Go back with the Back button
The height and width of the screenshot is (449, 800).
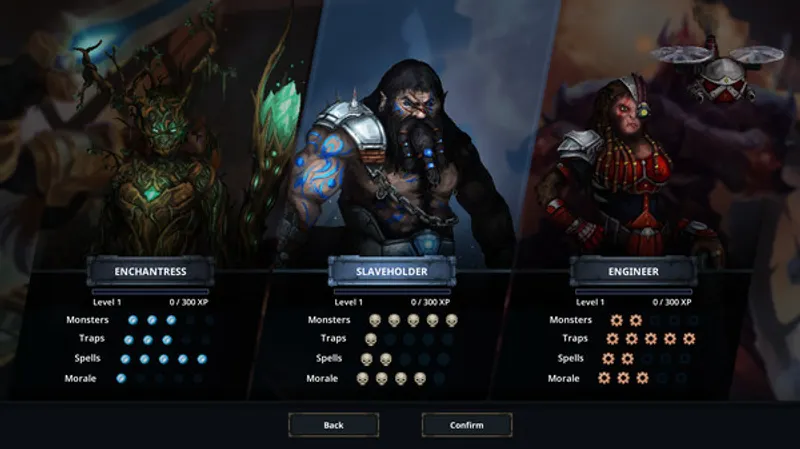tap(334, 425)
